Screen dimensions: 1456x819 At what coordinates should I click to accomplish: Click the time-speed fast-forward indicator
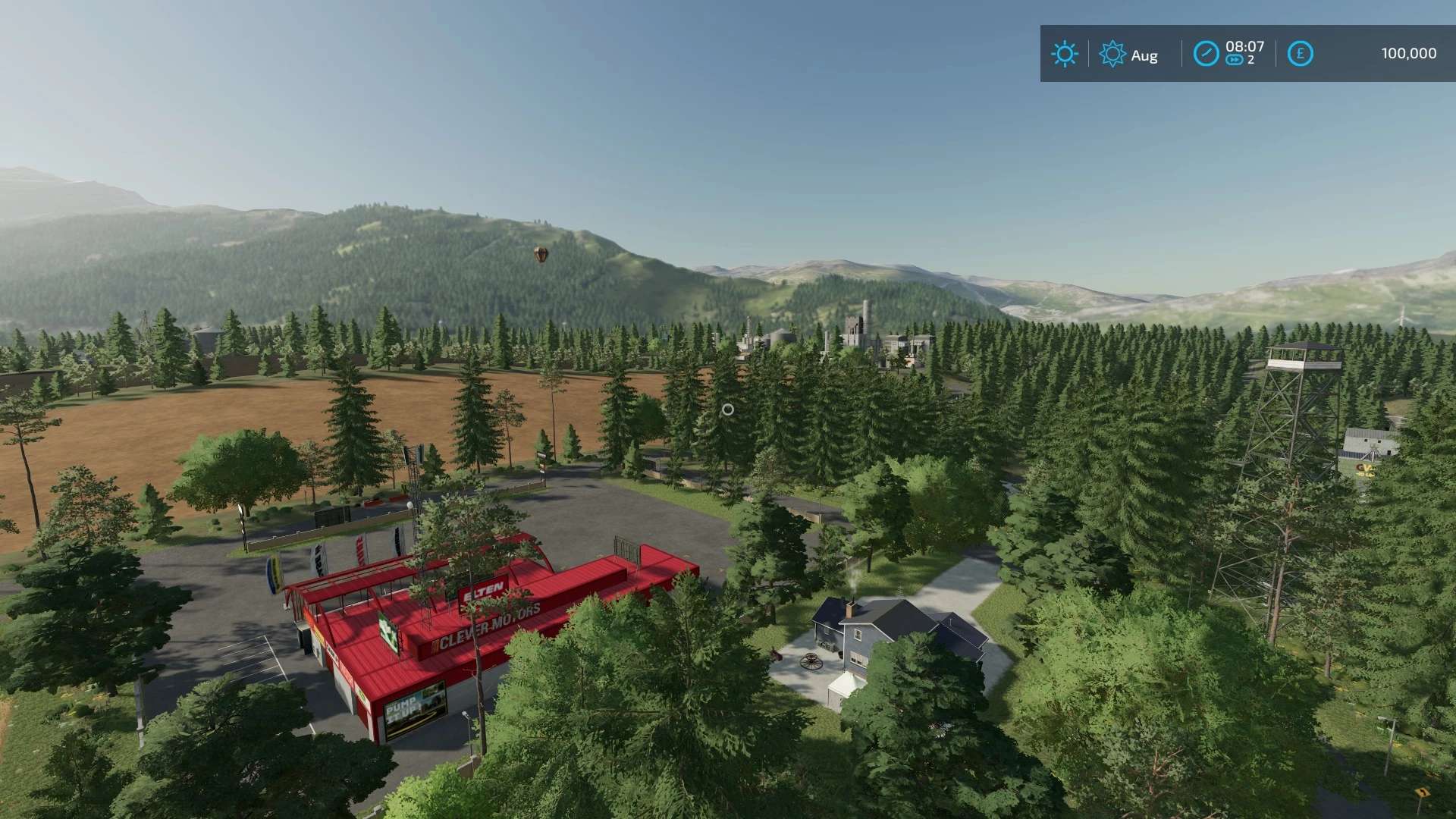click(1235, 61)
